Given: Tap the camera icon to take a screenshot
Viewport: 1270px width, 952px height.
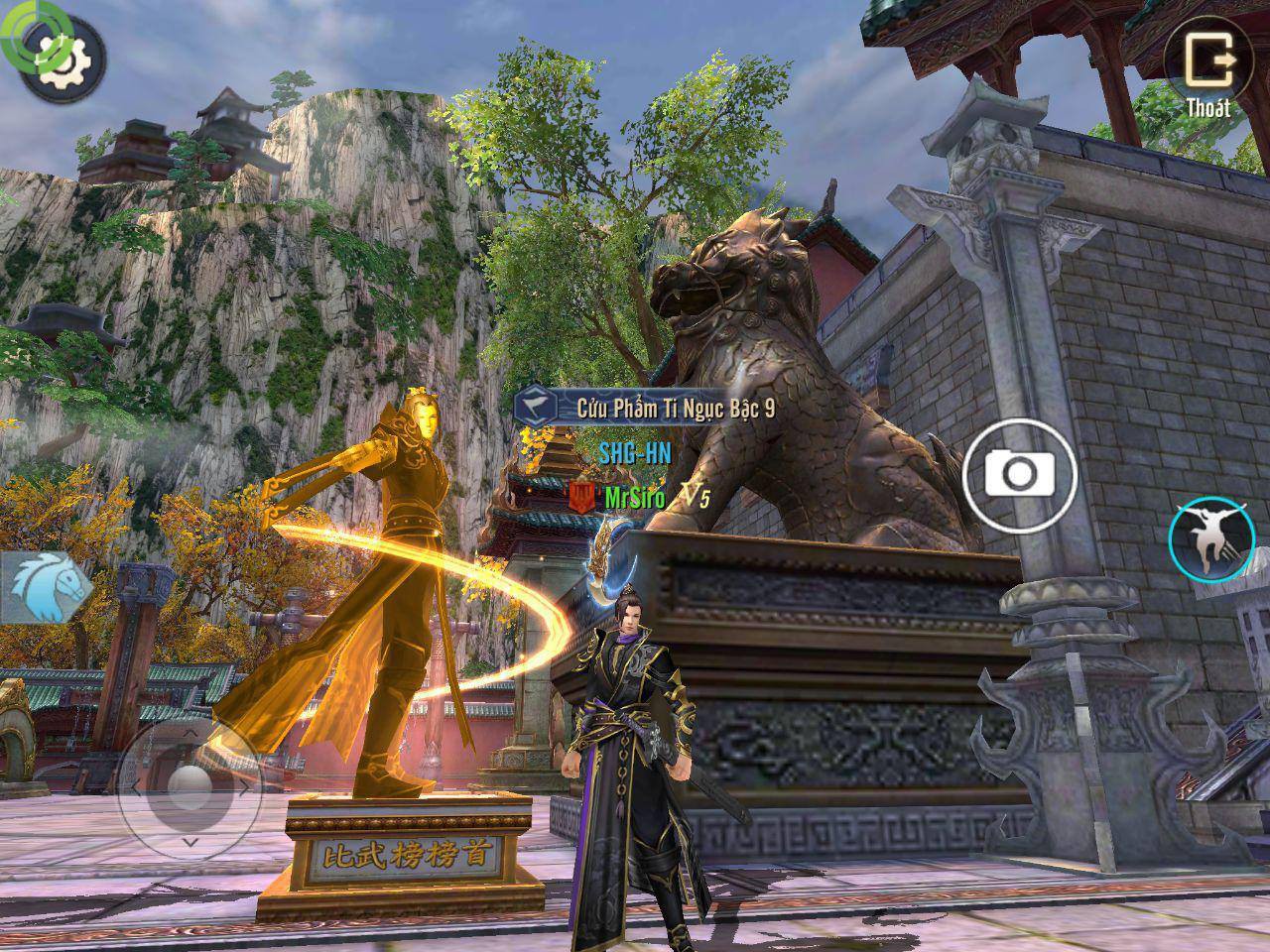Looking at the screenshot, I should tap(1022, 474).
